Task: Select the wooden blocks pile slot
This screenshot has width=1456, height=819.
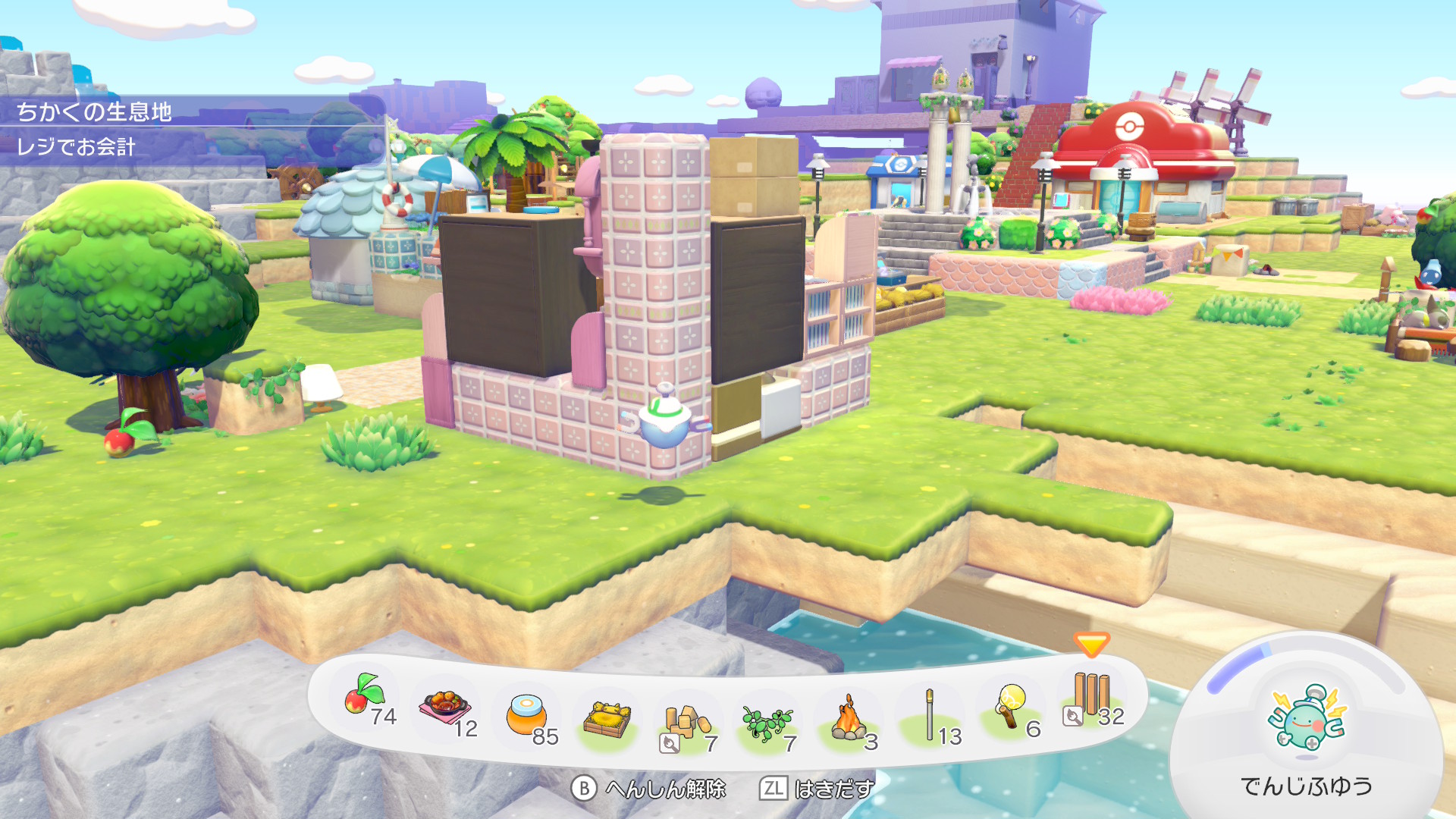Action: tap(686, 723)
